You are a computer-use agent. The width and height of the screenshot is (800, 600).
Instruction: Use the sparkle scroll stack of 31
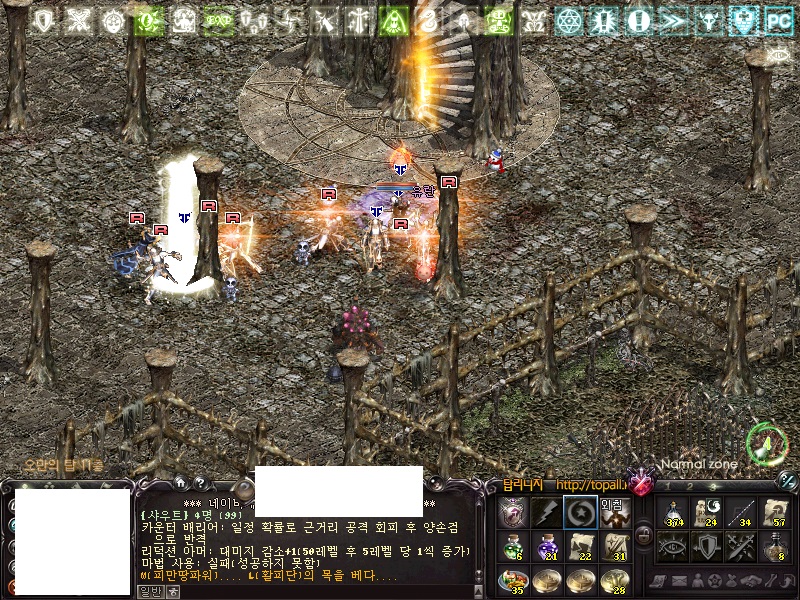(614, 547)
